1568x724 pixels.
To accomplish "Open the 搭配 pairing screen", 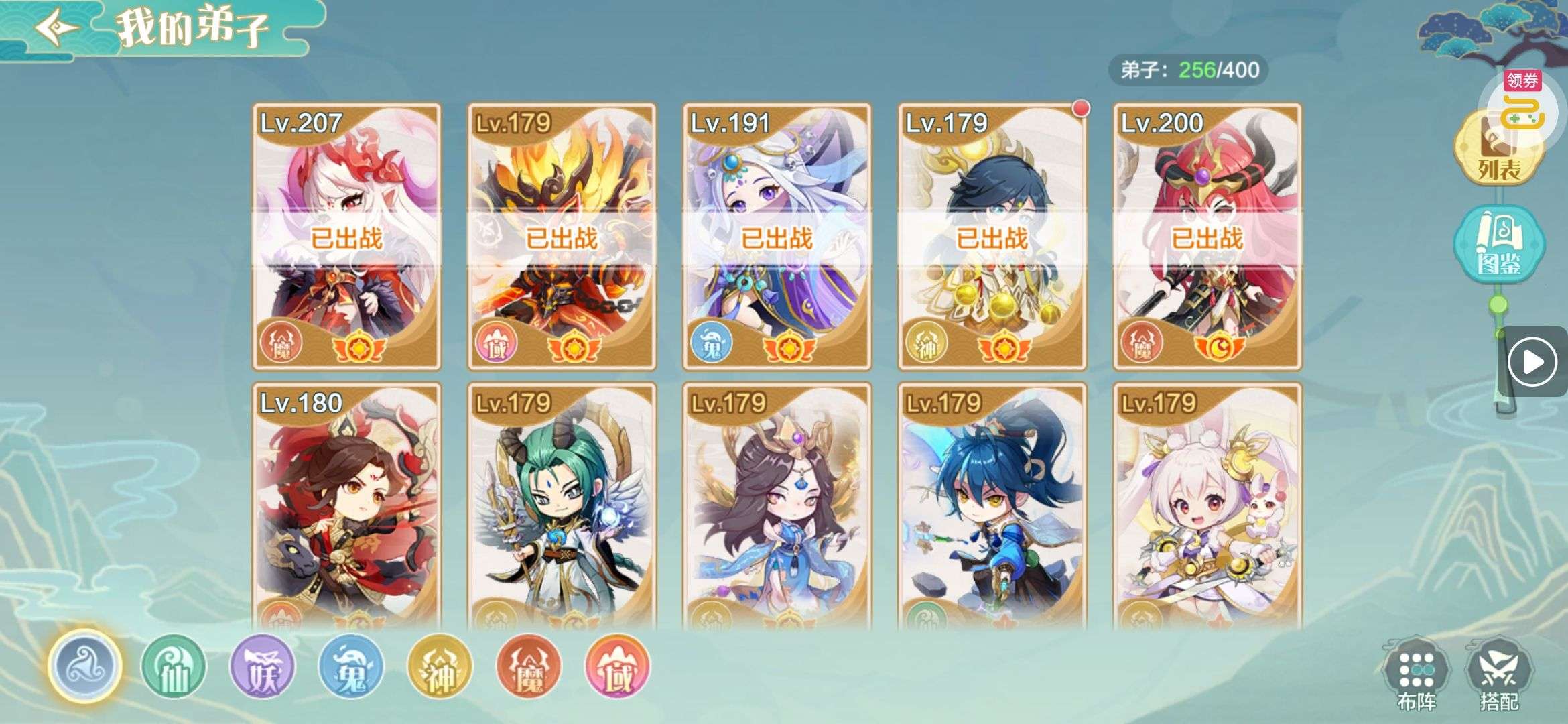I will [x=1499, y=674].
